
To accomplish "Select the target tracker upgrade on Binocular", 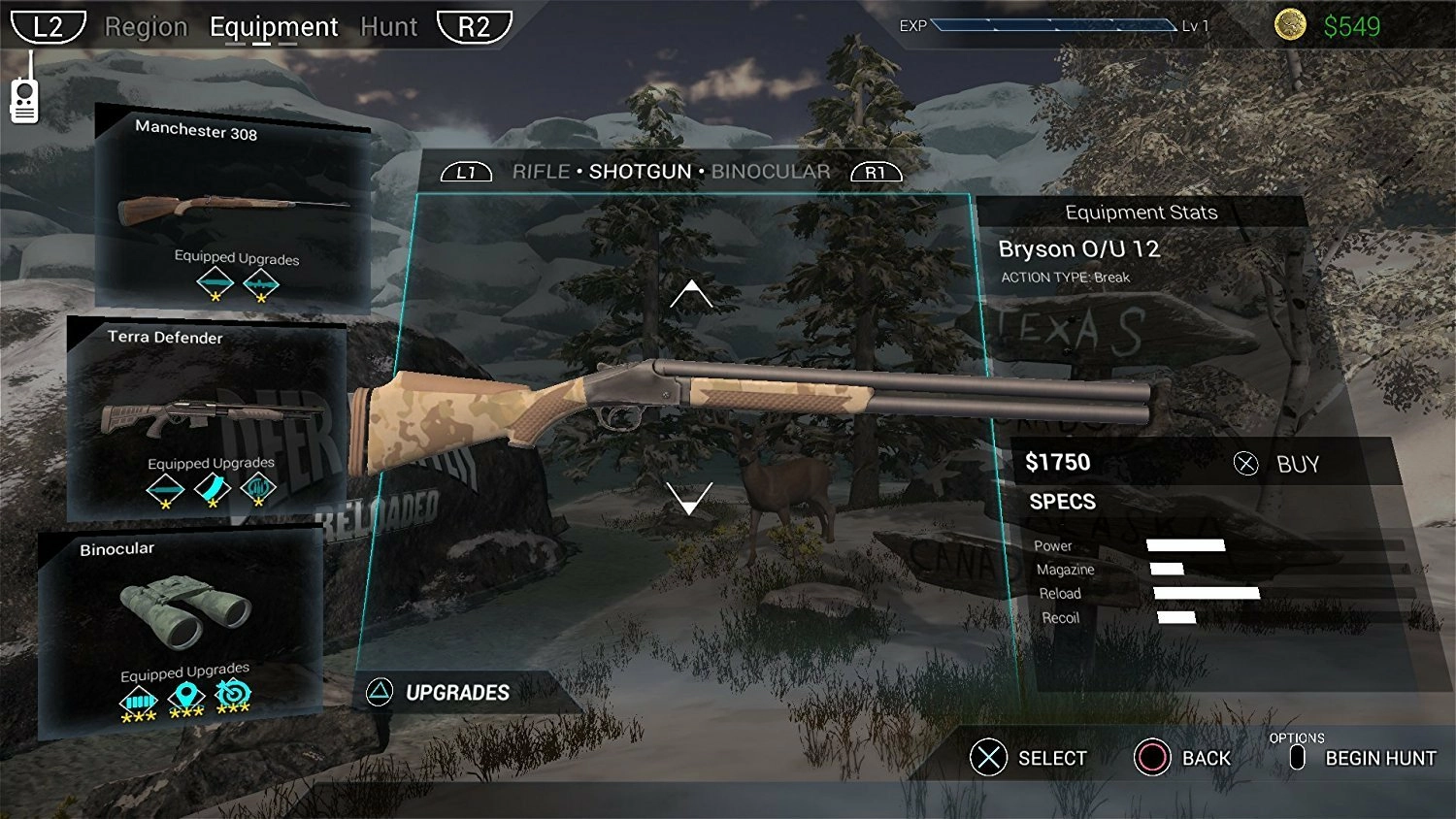I will click(230, 695).
